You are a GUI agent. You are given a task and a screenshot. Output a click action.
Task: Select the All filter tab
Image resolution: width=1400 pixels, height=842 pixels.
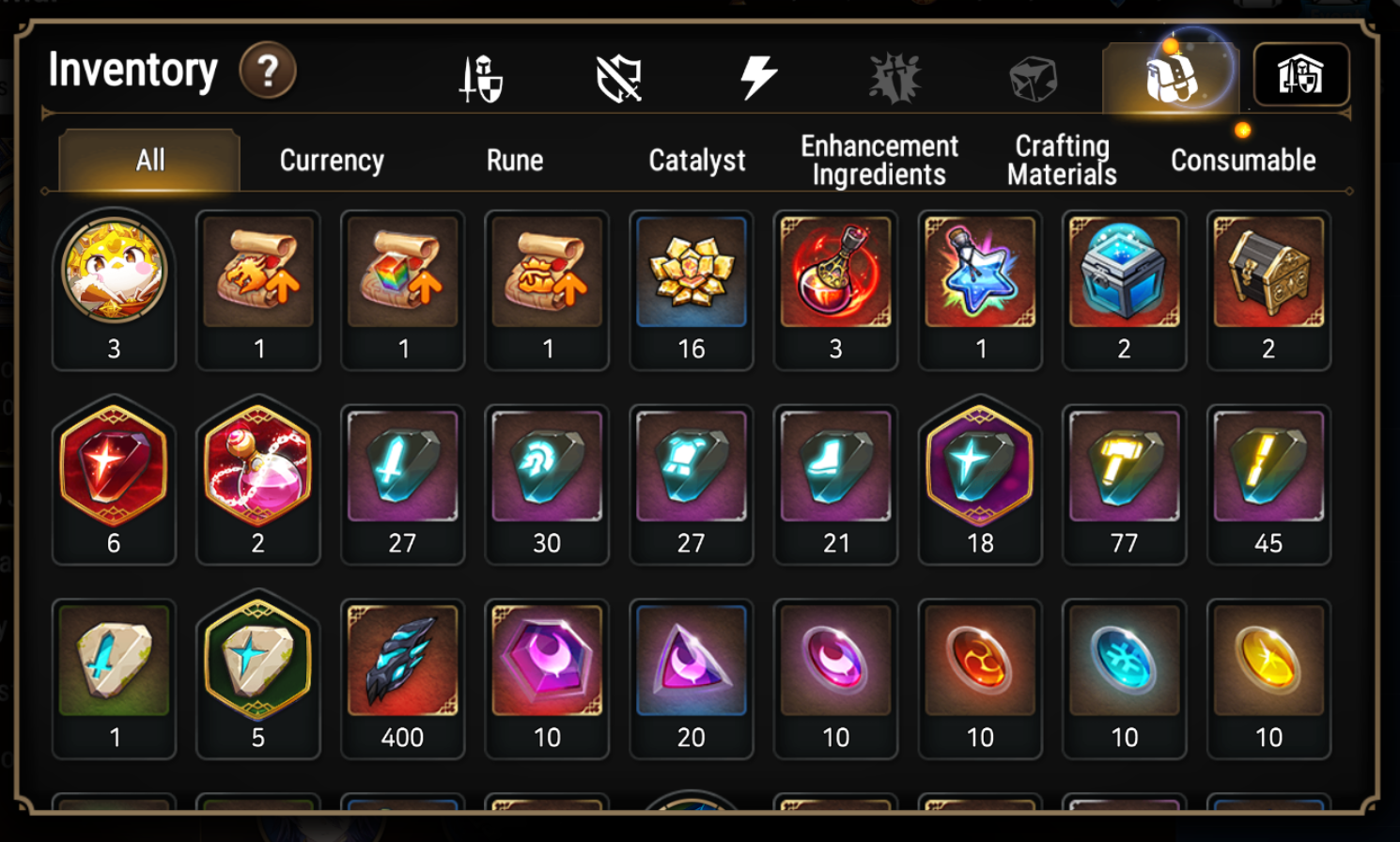(x=148, y=158)
